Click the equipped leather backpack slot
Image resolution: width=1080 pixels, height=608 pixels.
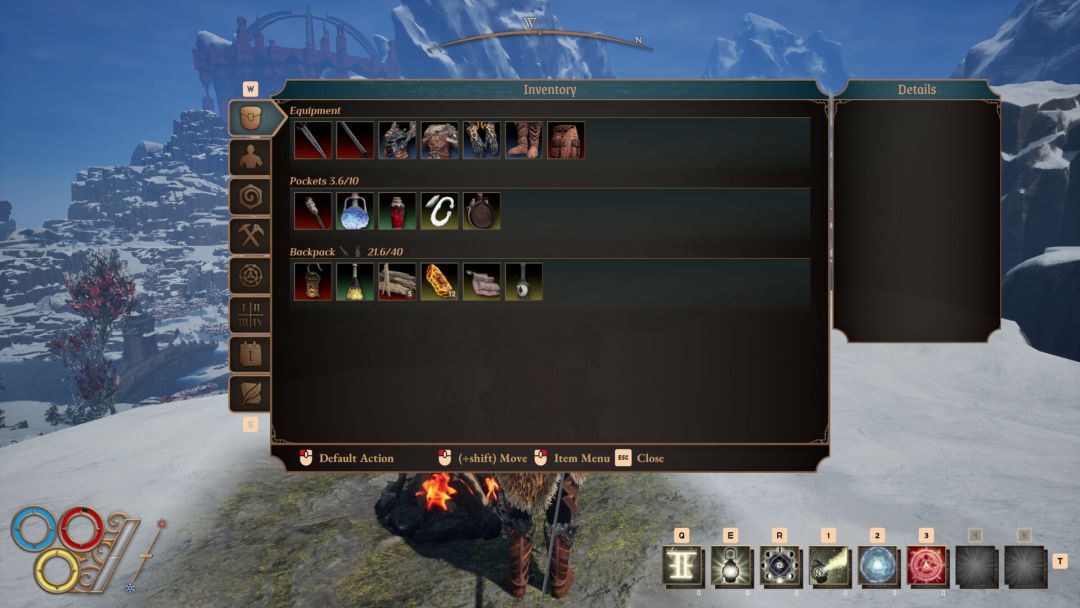point(566,141)
